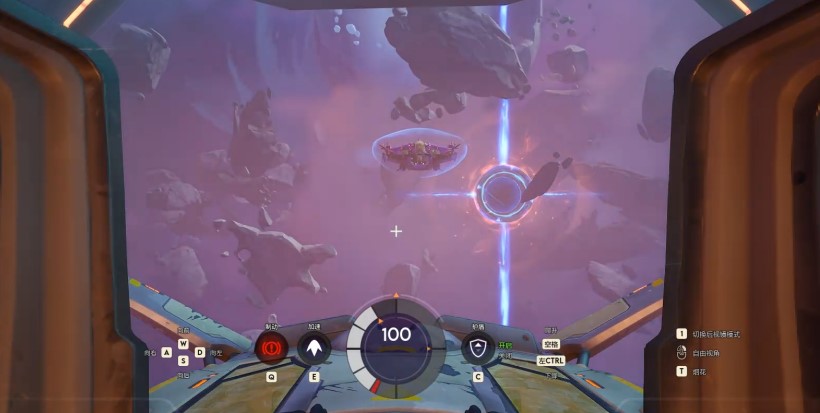820x413 pixels.
Task: Trigger the boost acceleration icon
Action: [314, 348]
